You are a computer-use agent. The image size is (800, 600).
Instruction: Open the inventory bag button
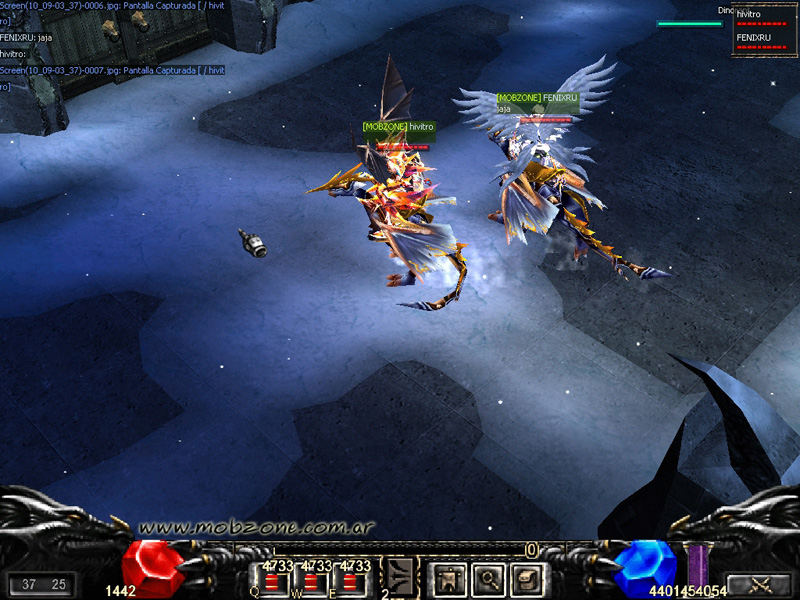click(x=525, y=577)
